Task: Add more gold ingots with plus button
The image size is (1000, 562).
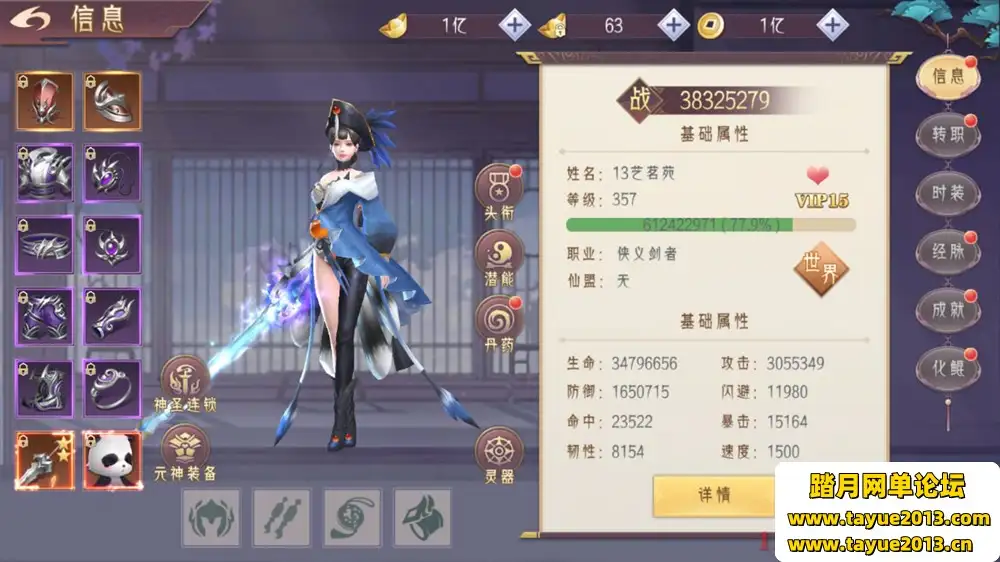Action: point(515,25)
